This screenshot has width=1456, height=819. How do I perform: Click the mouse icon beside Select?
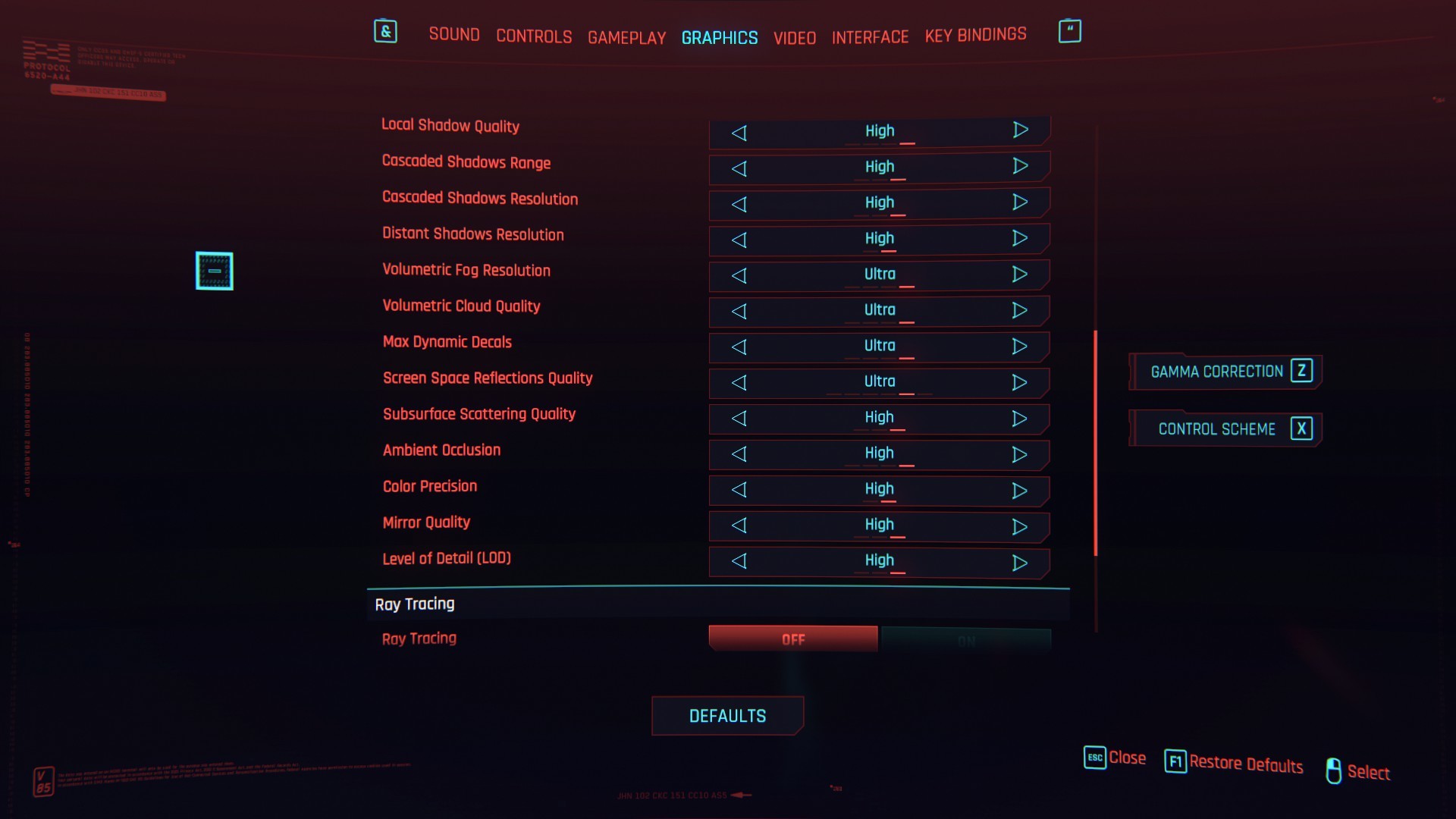(1334, 771)
